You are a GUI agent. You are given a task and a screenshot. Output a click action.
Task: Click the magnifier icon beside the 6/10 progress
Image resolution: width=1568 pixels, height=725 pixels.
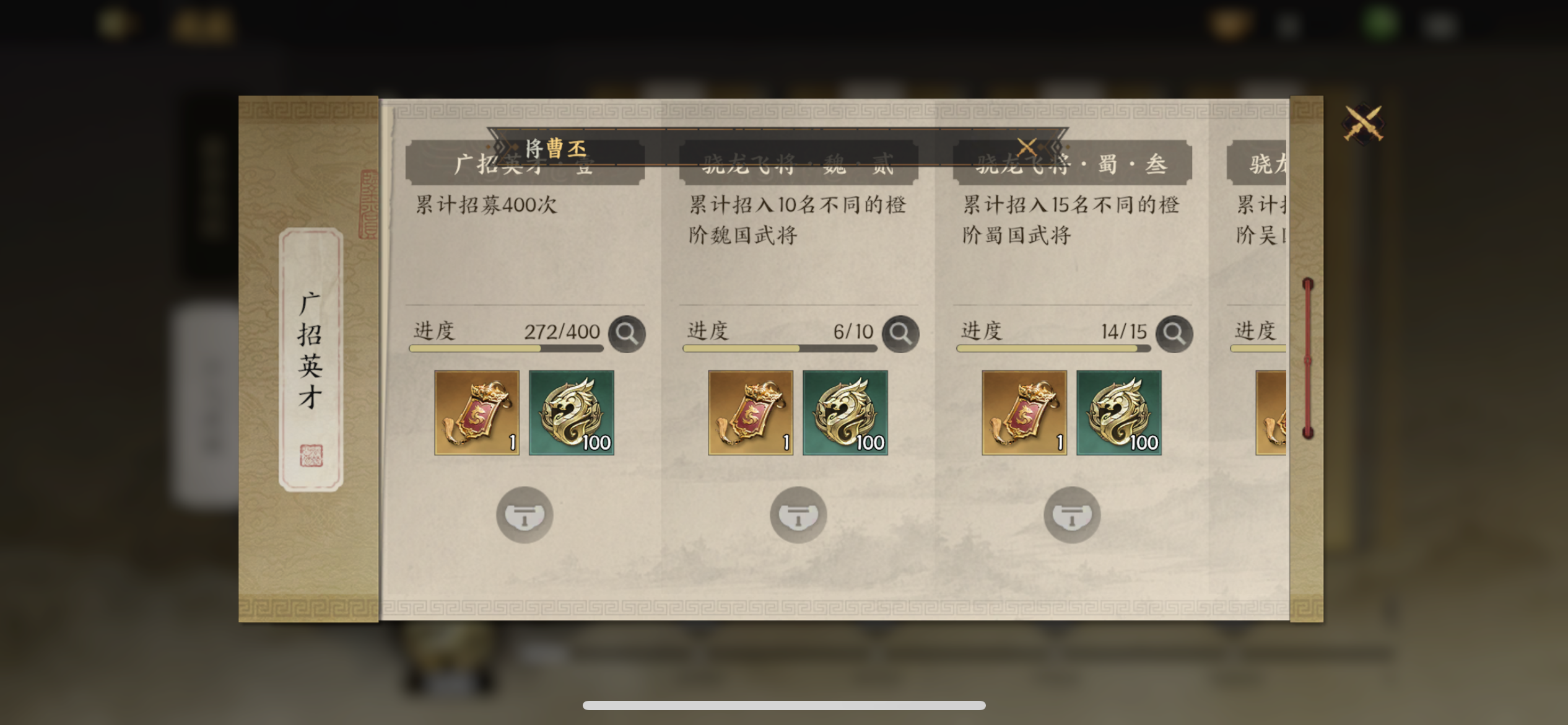pyautogui.click(x=900, y=333)
